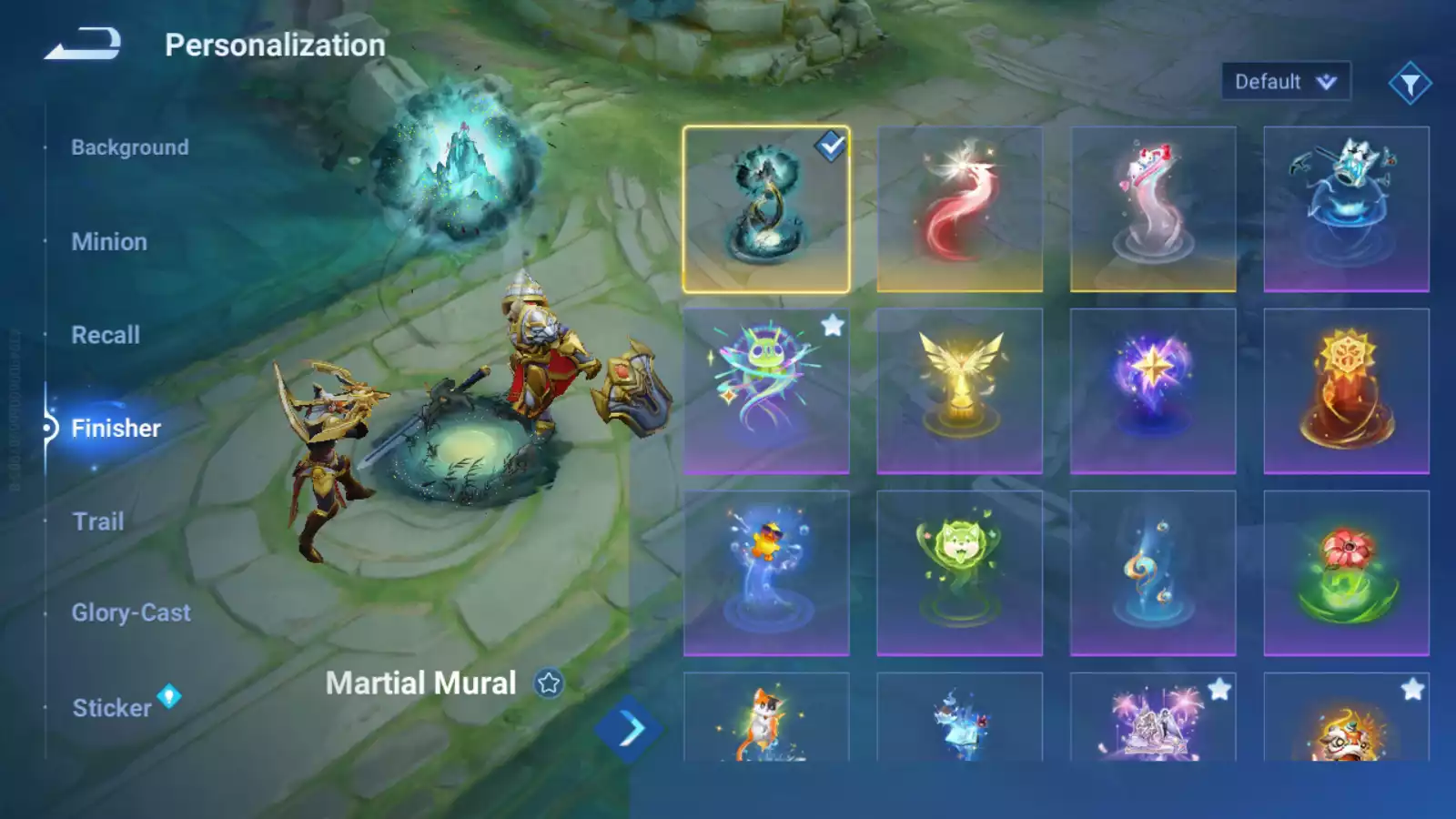This screenshot has height=819, width=1456.
Task: Choose the red swirl finisher
Action: pyautogui.click(x=959, y=209)
